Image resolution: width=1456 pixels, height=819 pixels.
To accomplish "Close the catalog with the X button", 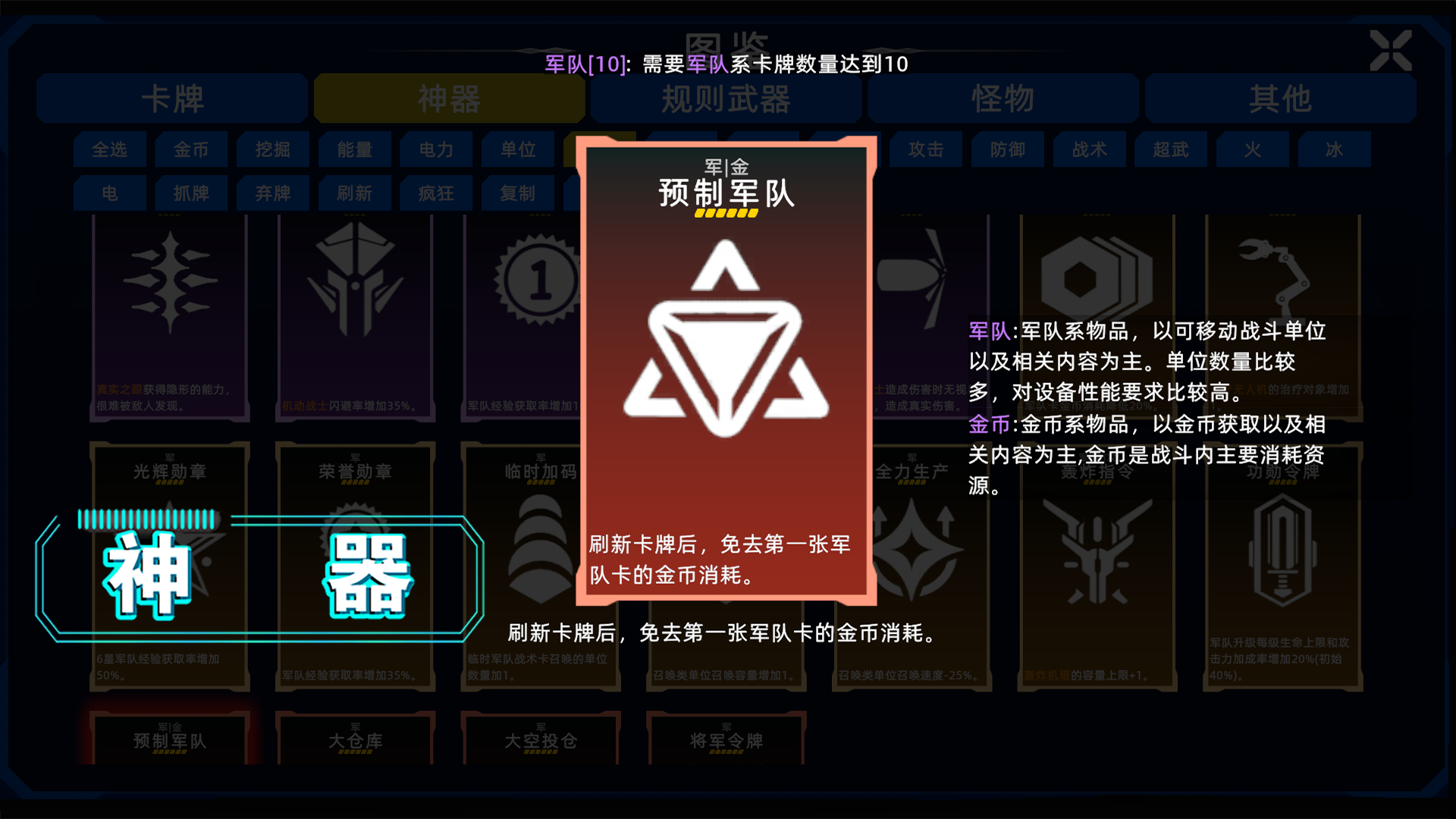I will point(1391,52).
